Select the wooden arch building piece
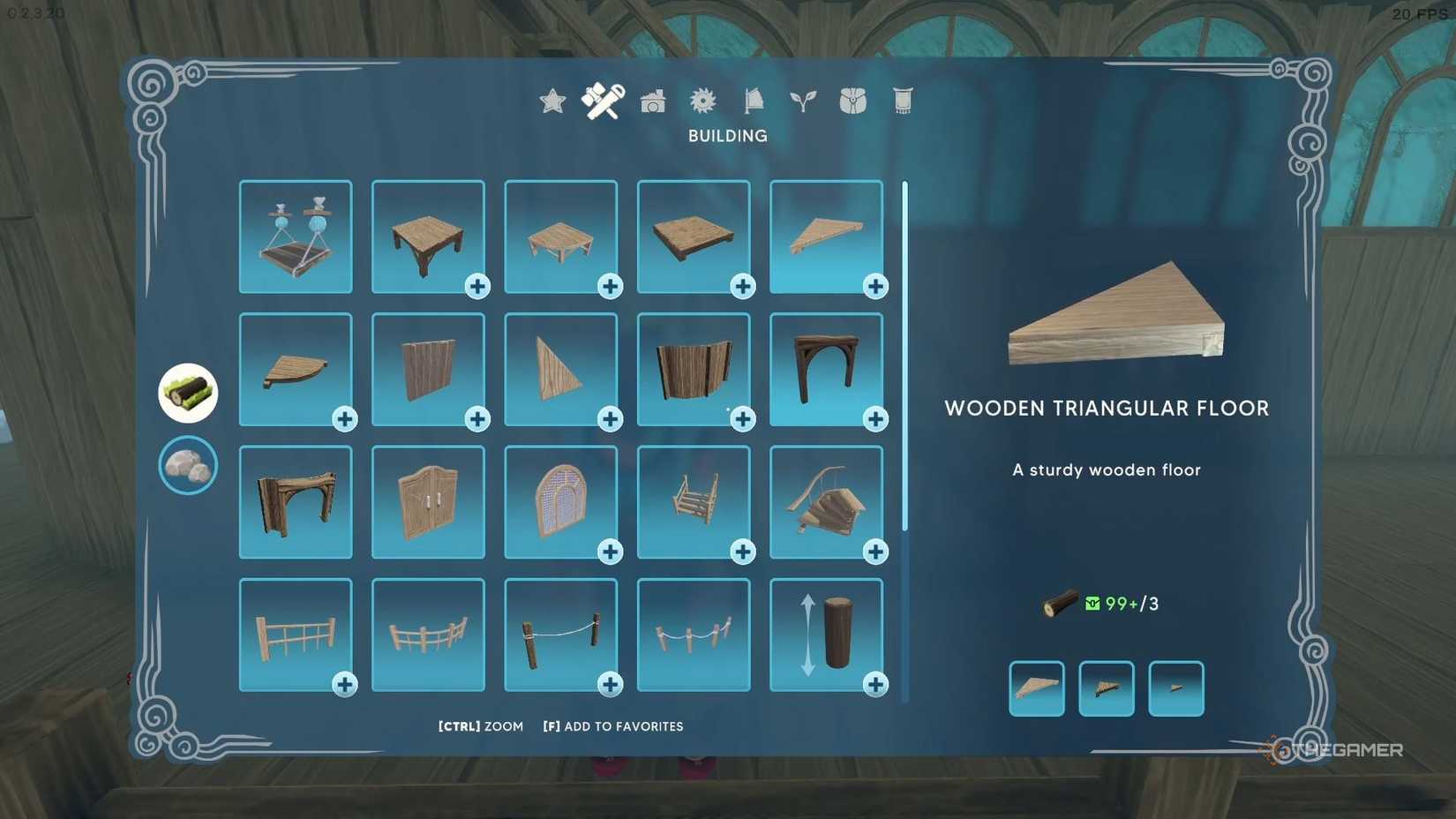This screenshot has width=1456, height=819. (x=827, y=371)
